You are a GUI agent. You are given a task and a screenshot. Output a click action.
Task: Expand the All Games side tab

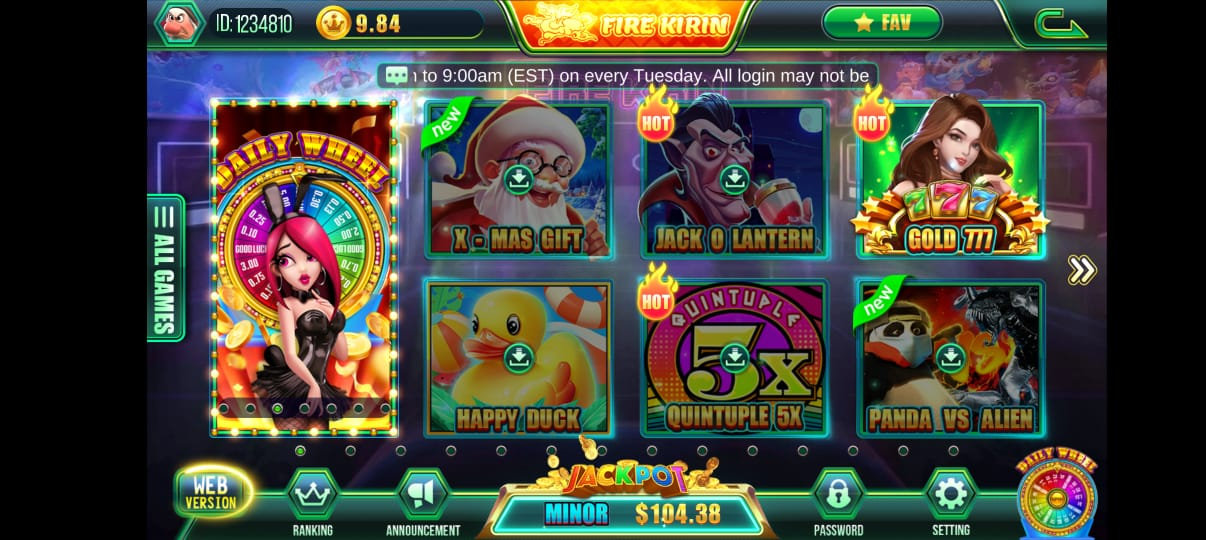[x=165, y=268]
